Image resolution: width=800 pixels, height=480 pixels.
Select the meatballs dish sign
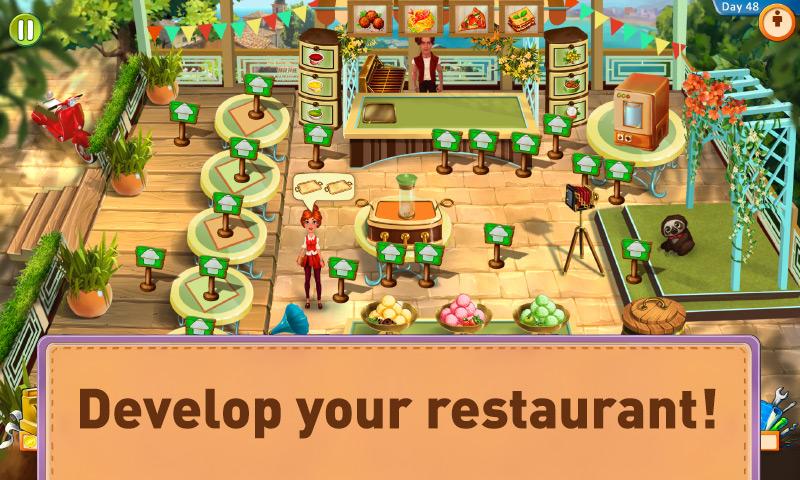pos(368,17)
